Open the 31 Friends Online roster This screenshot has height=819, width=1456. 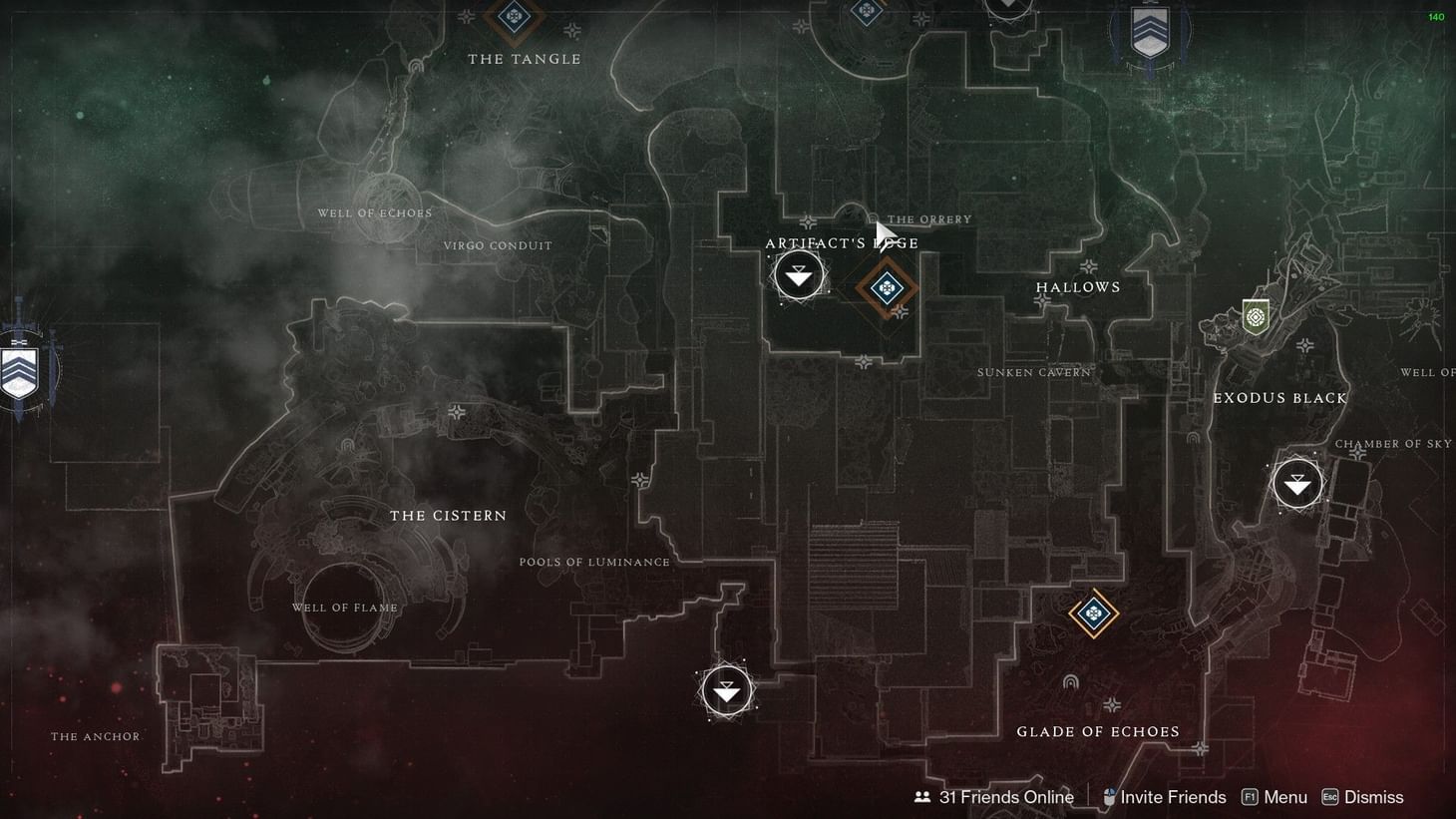(x=1006, y=797)
